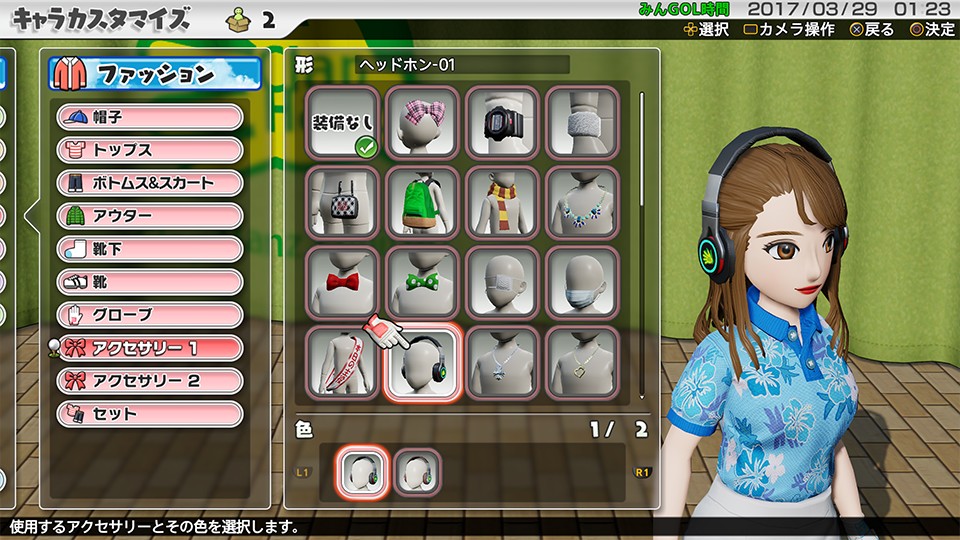Choose the アウター category

150,216
